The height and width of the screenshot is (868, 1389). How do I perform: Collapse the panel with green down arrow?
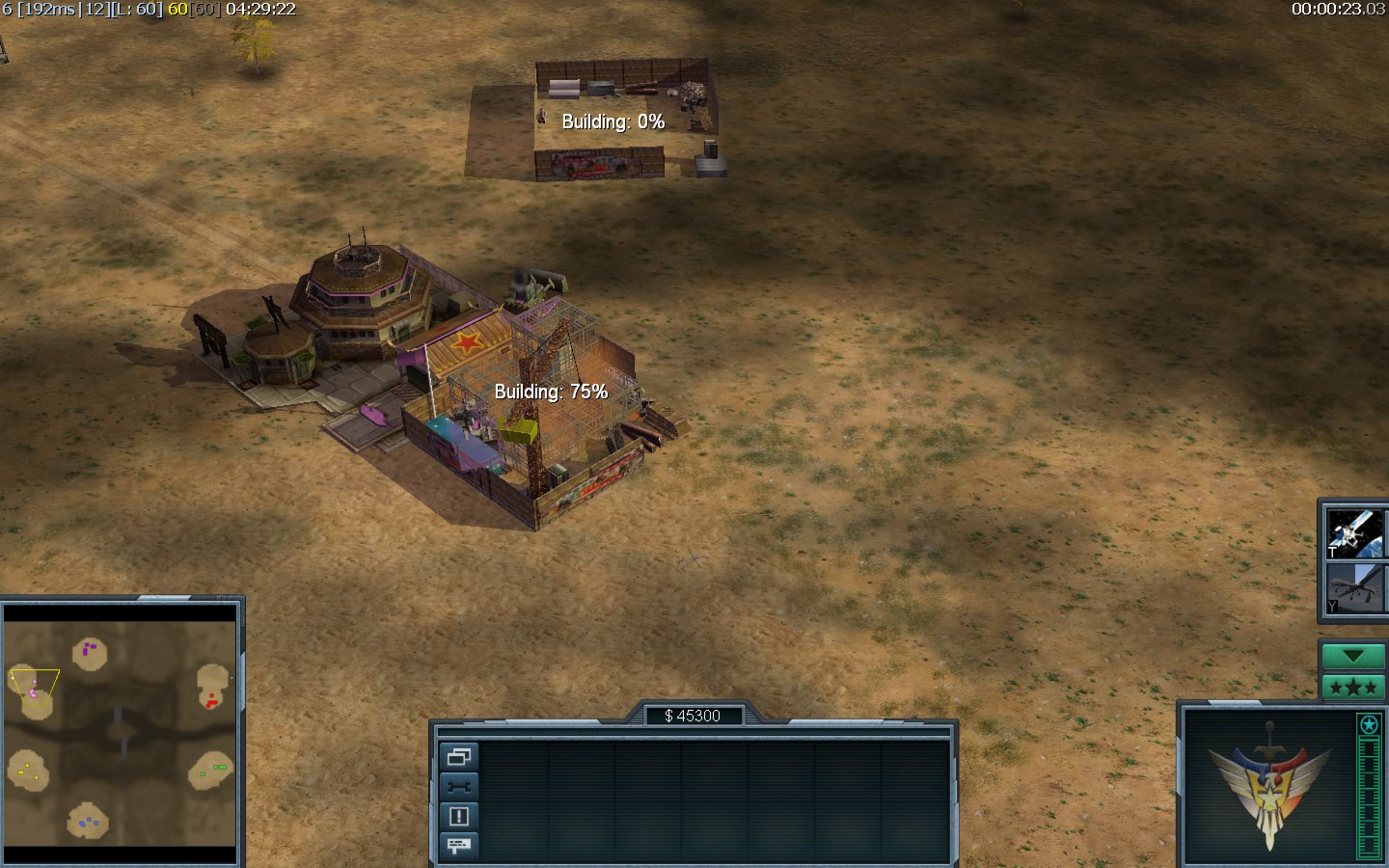1352,656
